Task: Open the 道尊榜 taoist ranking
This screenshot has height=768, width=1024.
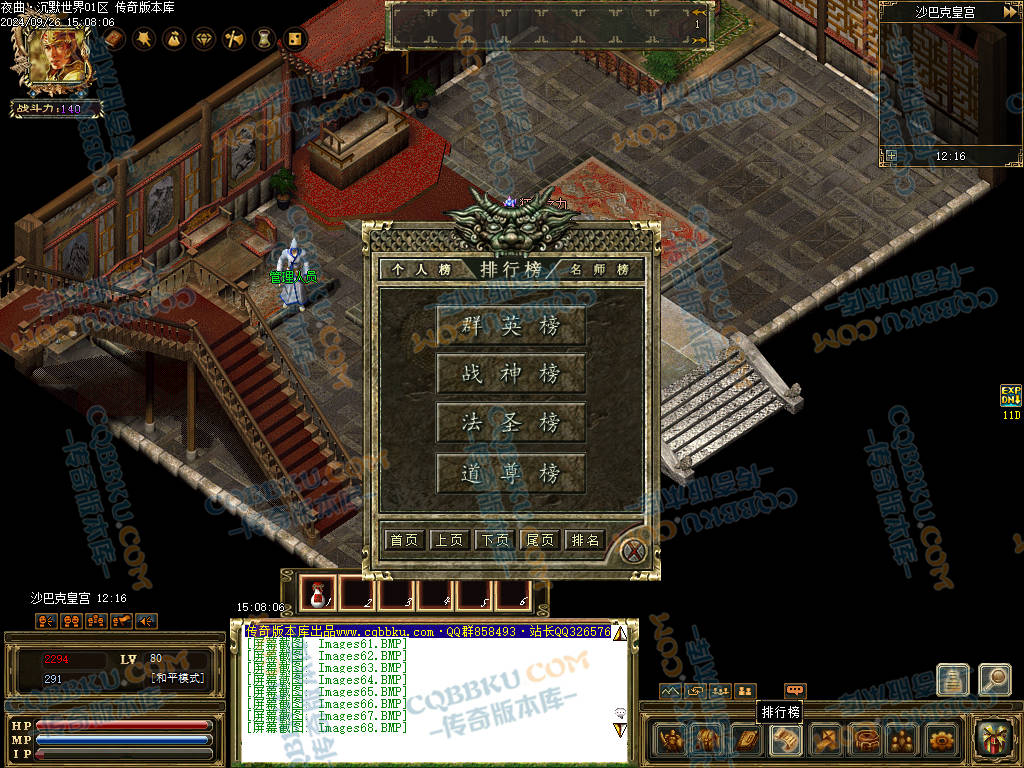Action: click(511, 473)
